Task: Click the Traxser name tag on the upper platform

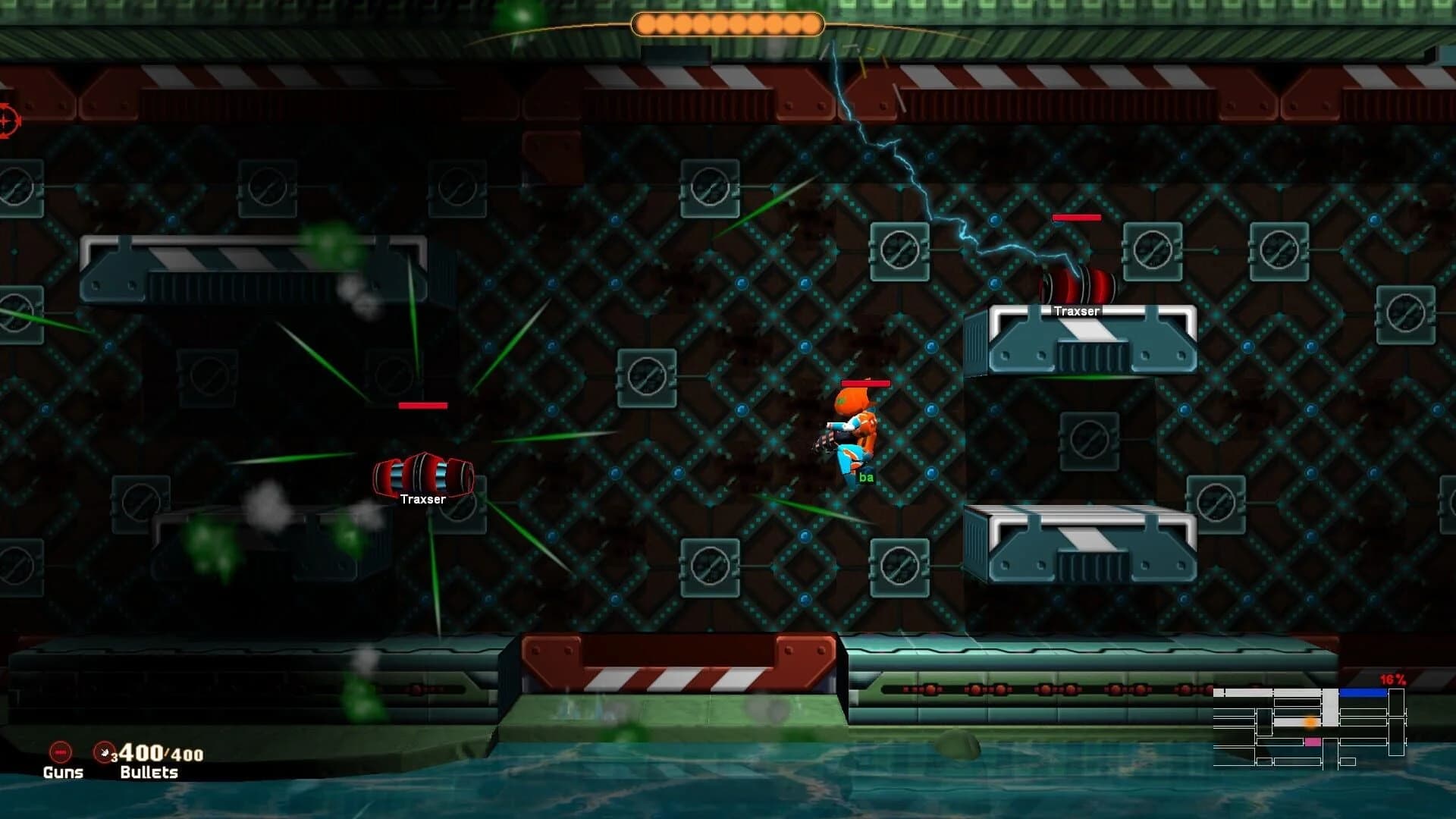Action: [1078, 310]
